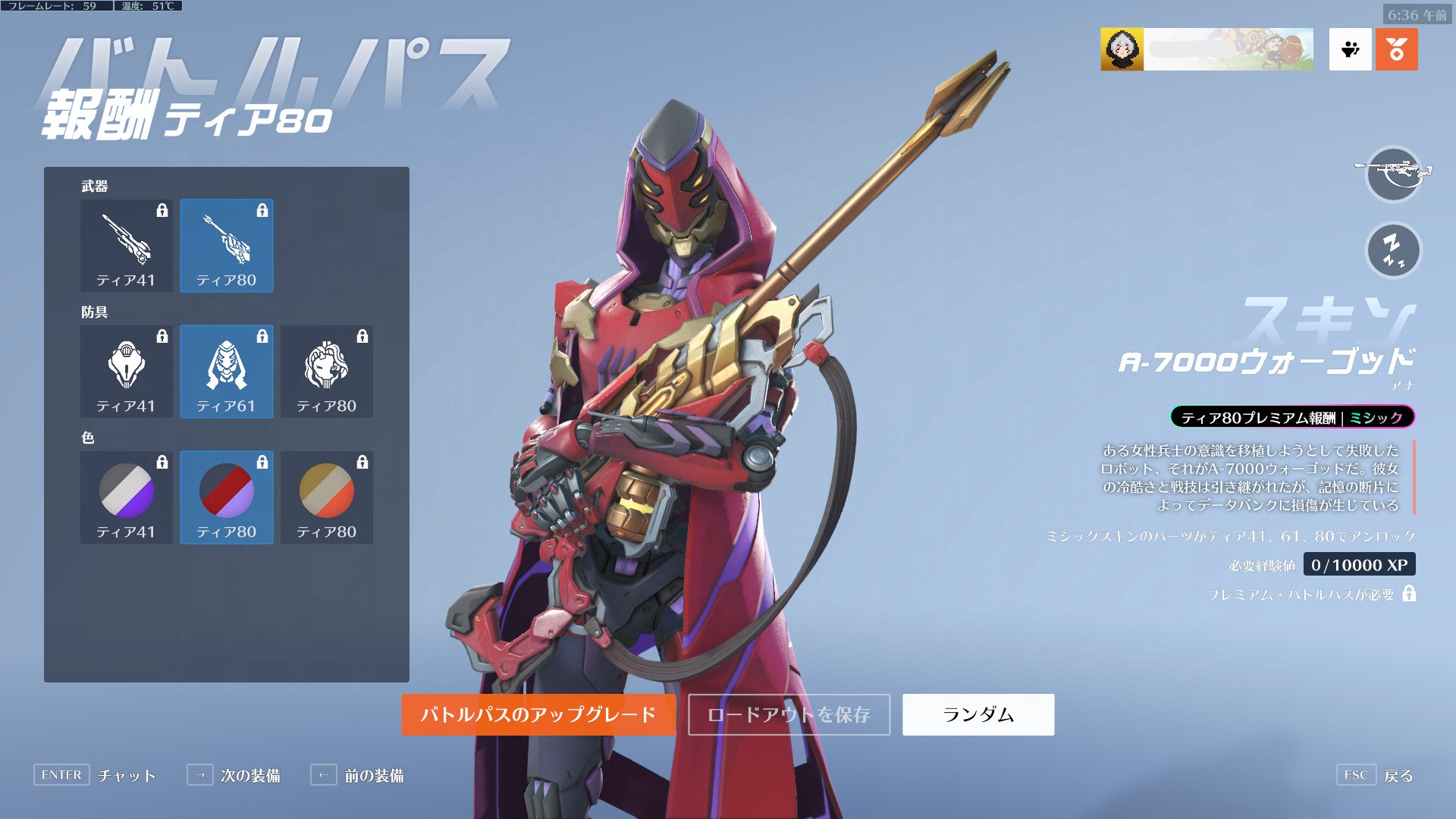Click the orange Battle Pass upgrade button

[x=538, y=714]
